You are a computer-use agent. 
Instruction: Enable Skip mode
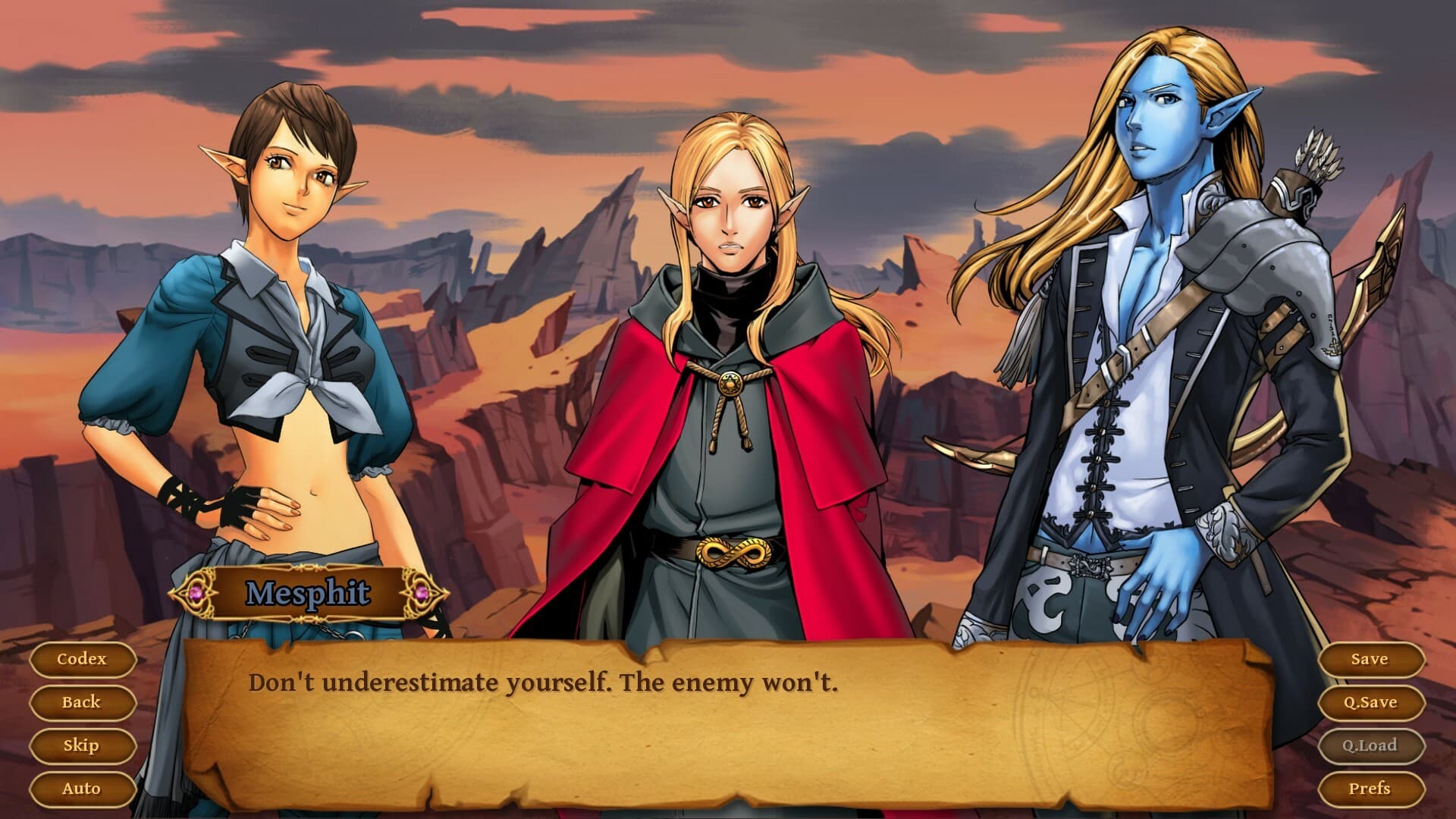(82, 745)
